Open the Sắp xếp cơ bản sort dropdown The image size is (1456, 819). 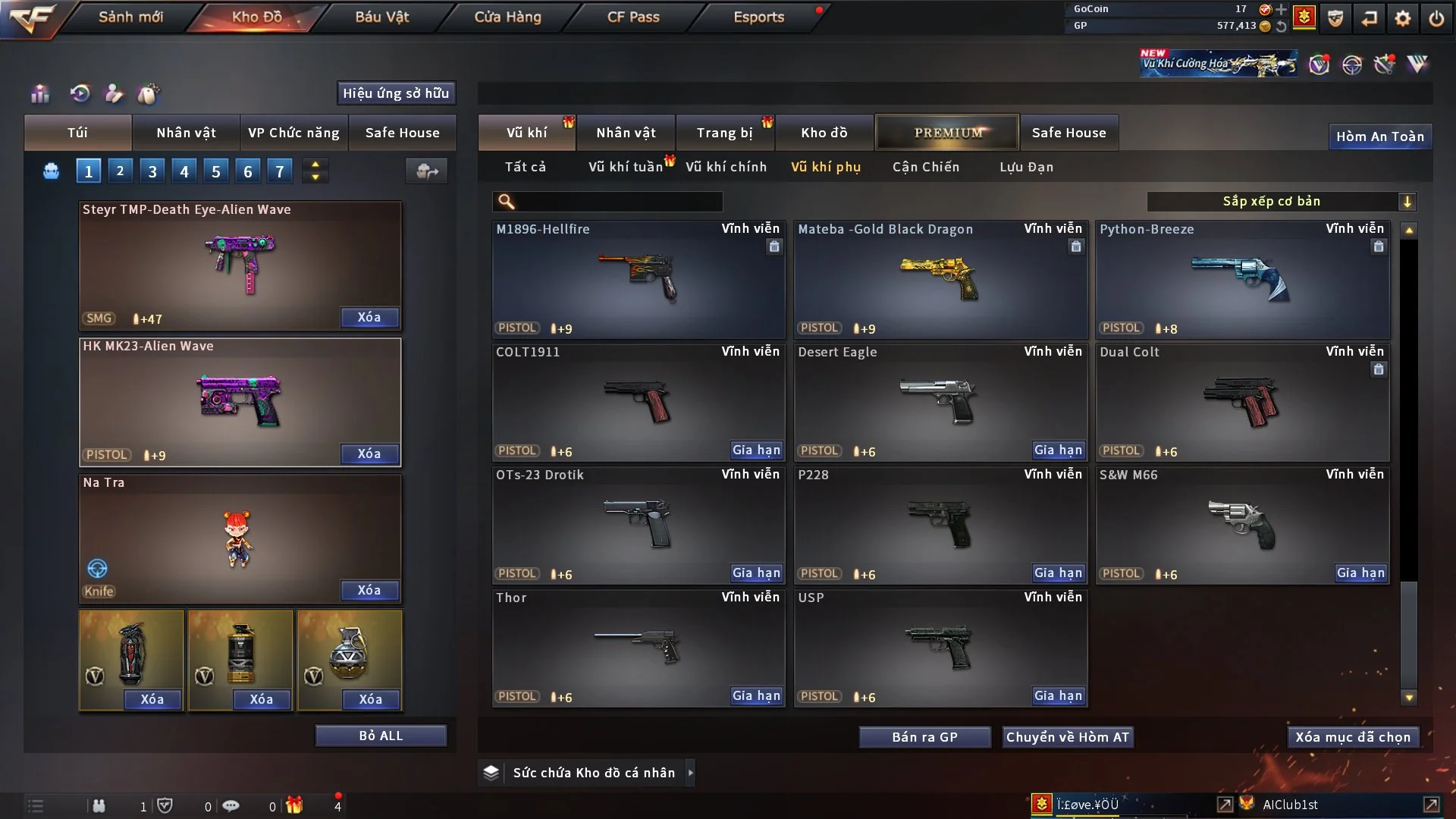tap(1281, 201)
